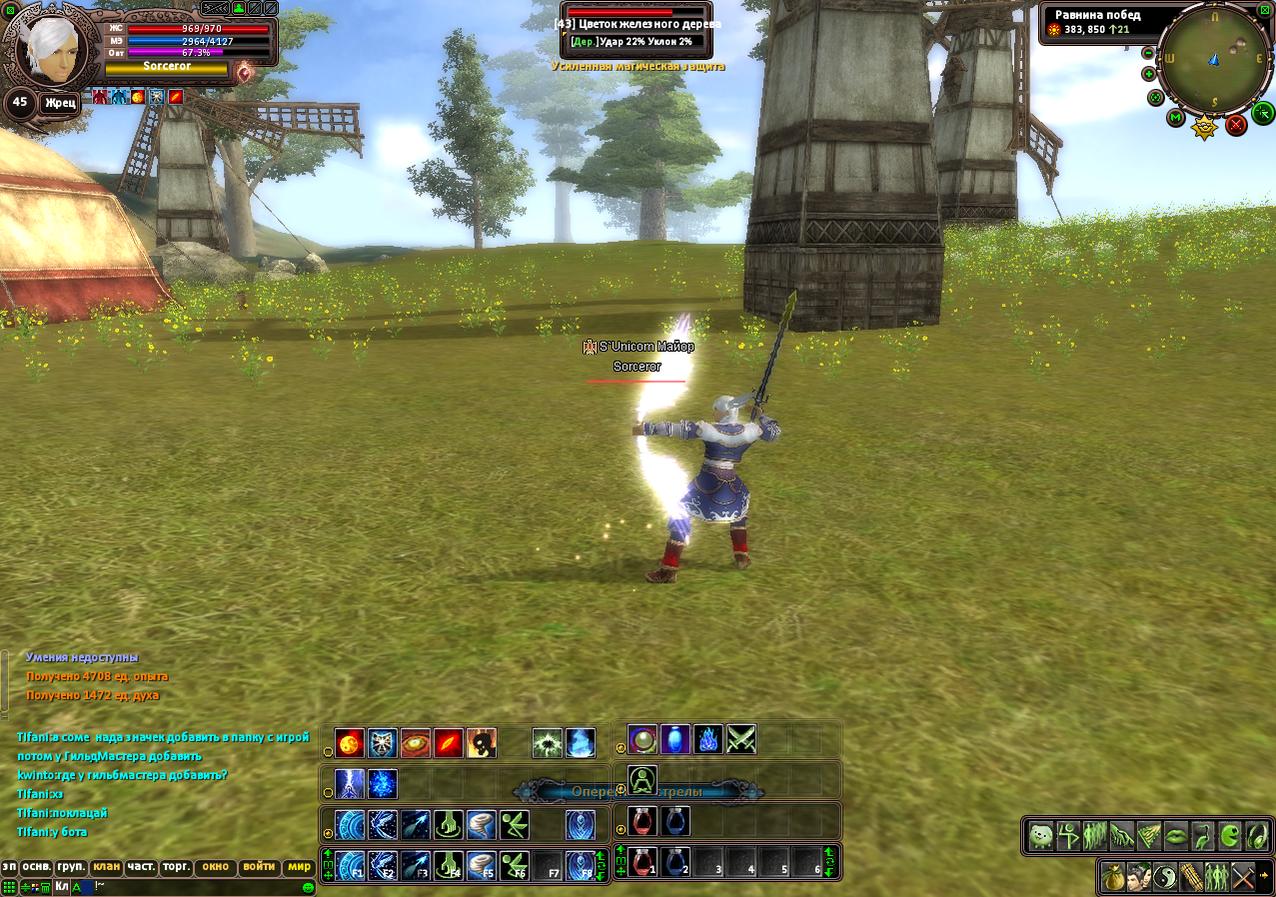1276x897 pixels.
Task: Click the golden sun icon below the minimap
Action: click(x=1204, y=127)
